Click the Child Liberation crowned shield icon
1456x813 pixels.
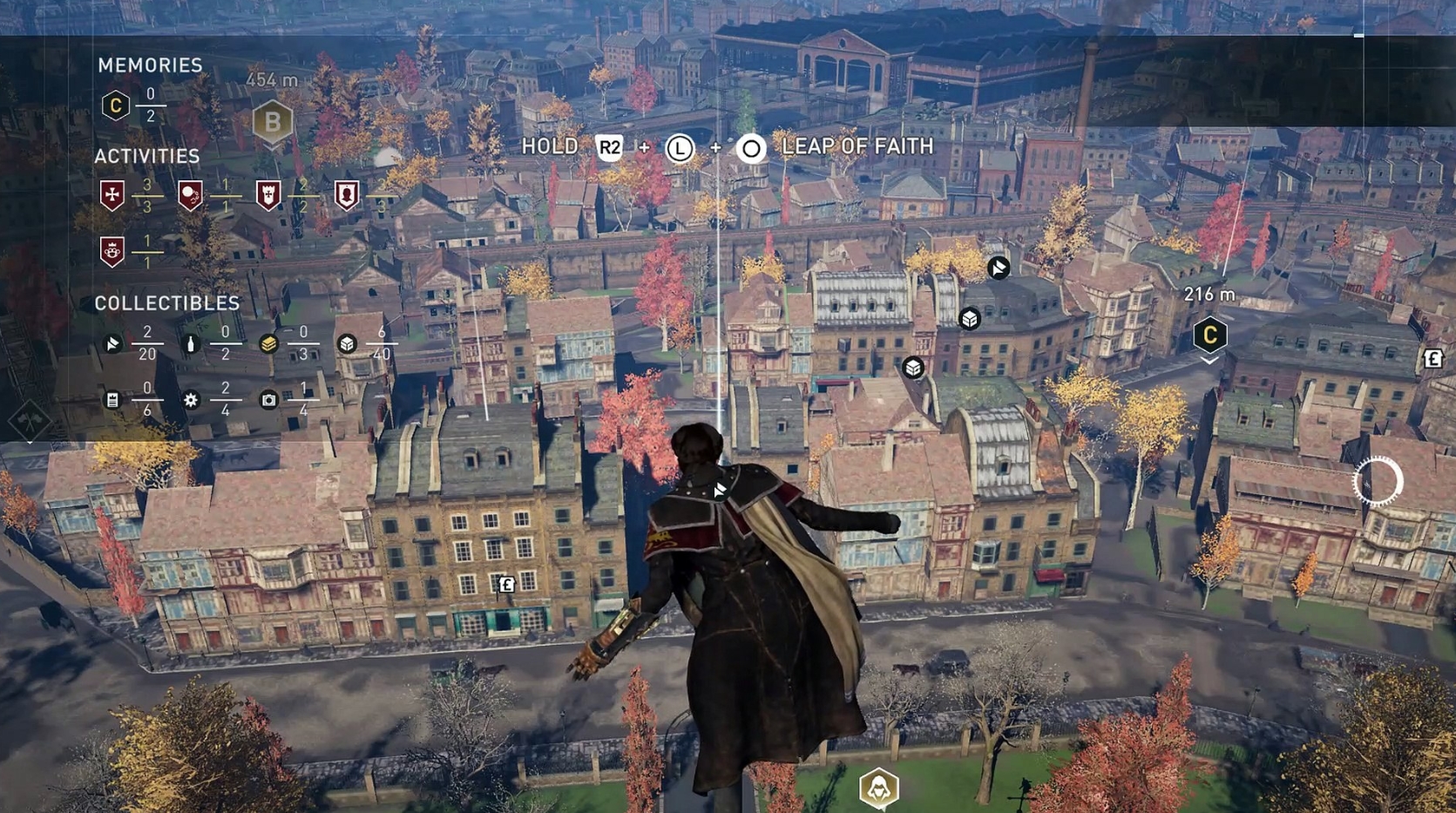tap(112, 250)
